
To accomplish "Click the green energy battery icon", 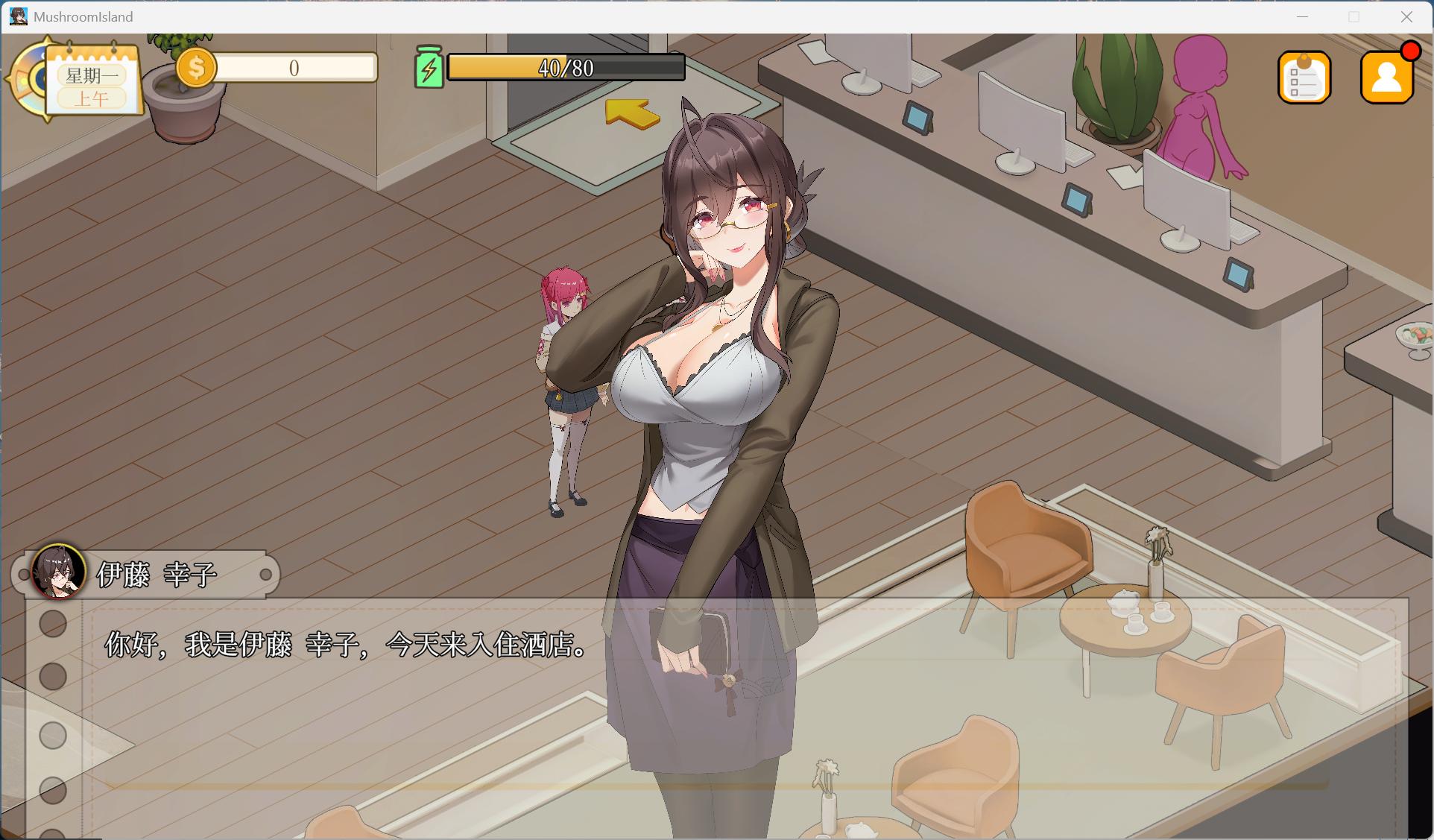I will click(429, 67).
